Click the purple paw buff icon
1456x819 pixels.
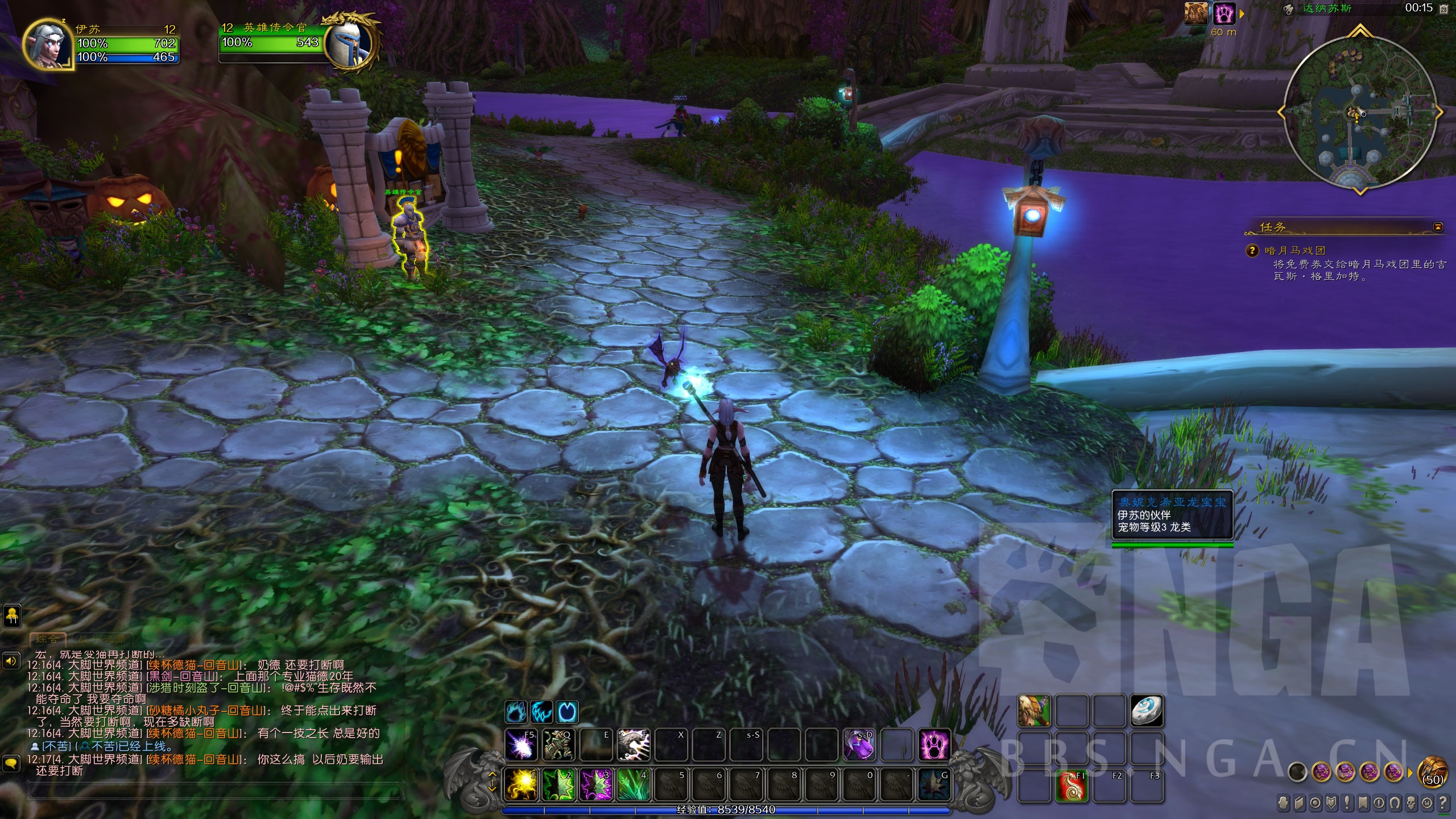[1225, 14]
